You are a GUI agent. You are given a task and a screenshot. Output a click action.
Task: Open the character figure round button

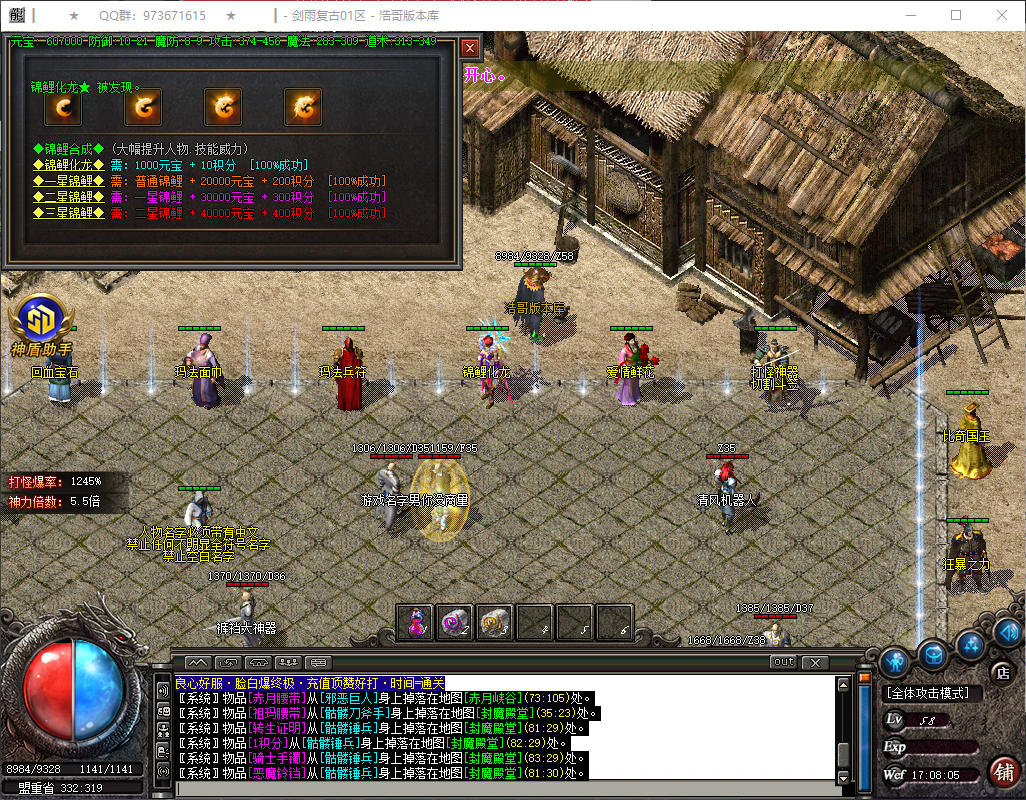click(x=896, y=662)
